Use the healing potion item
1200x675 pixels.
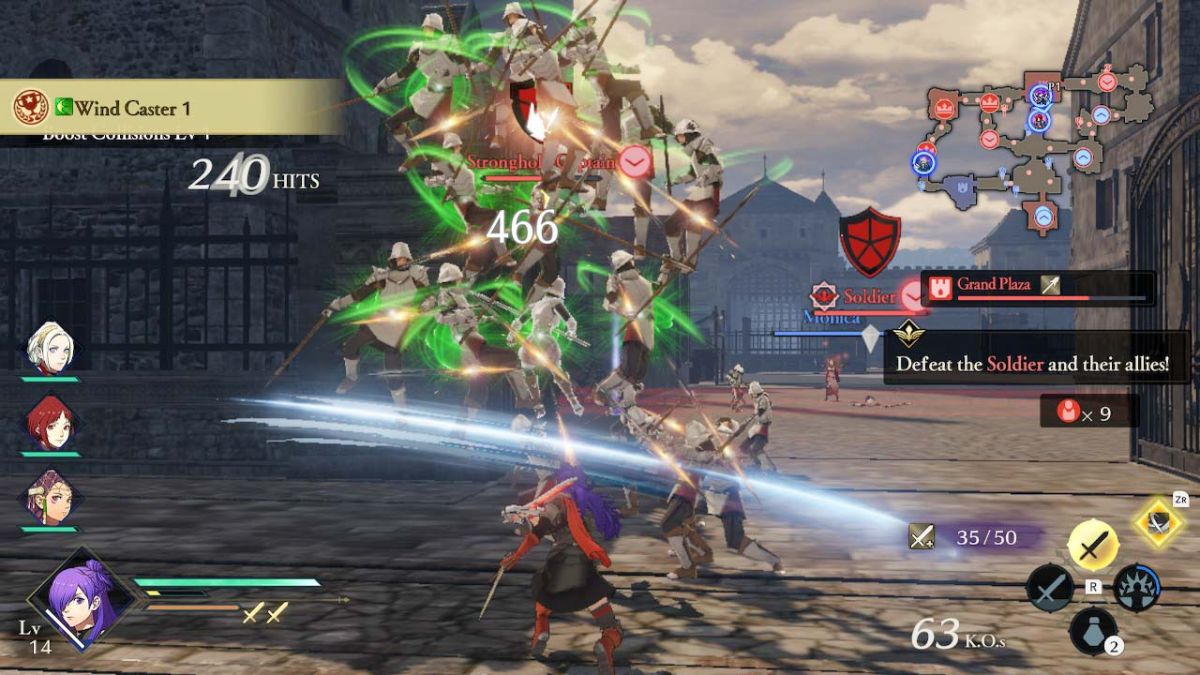click(1093, 632)
